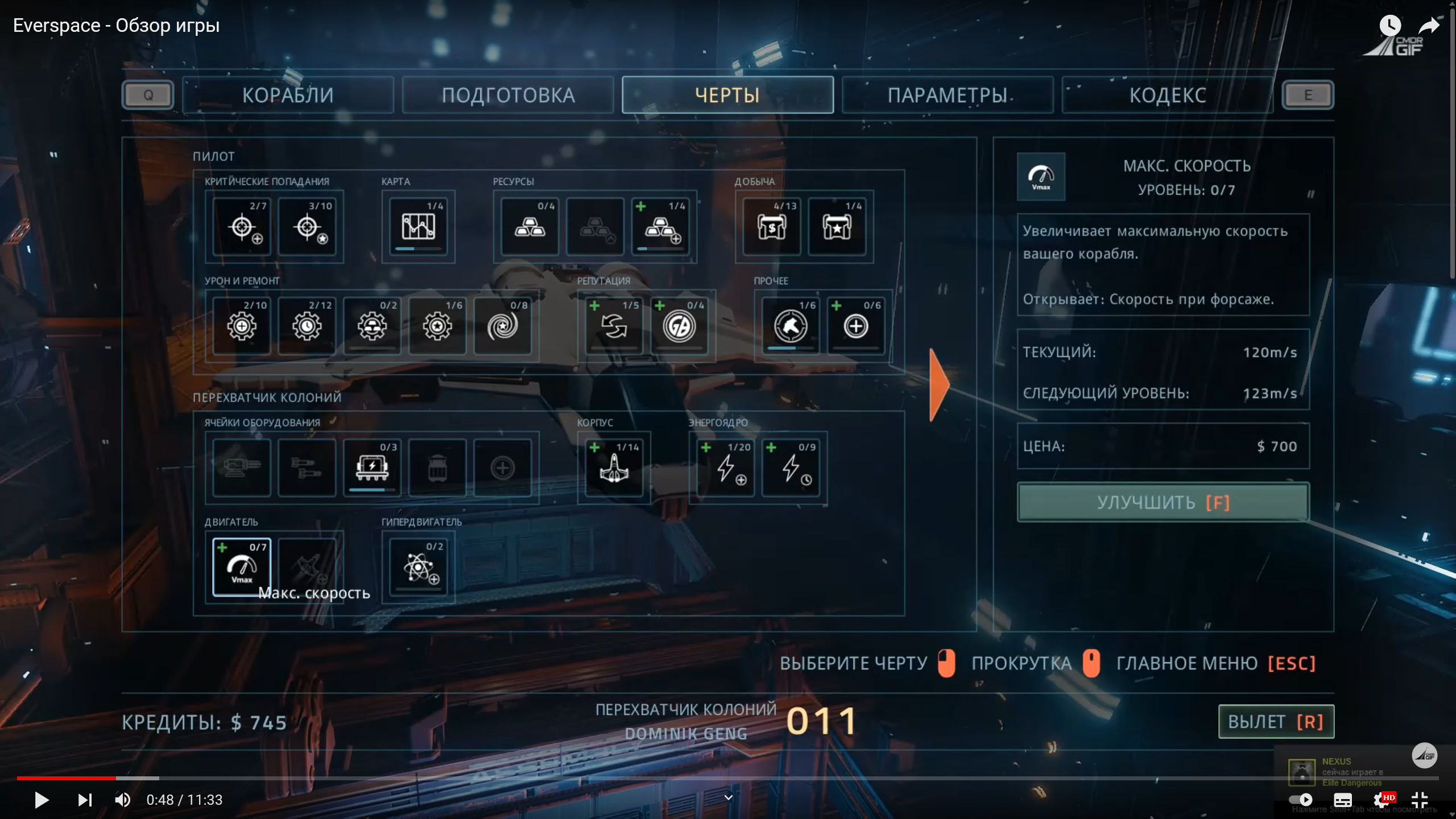Select the G&B reputation perk
Screen dimensions: 1456x819
679,326
